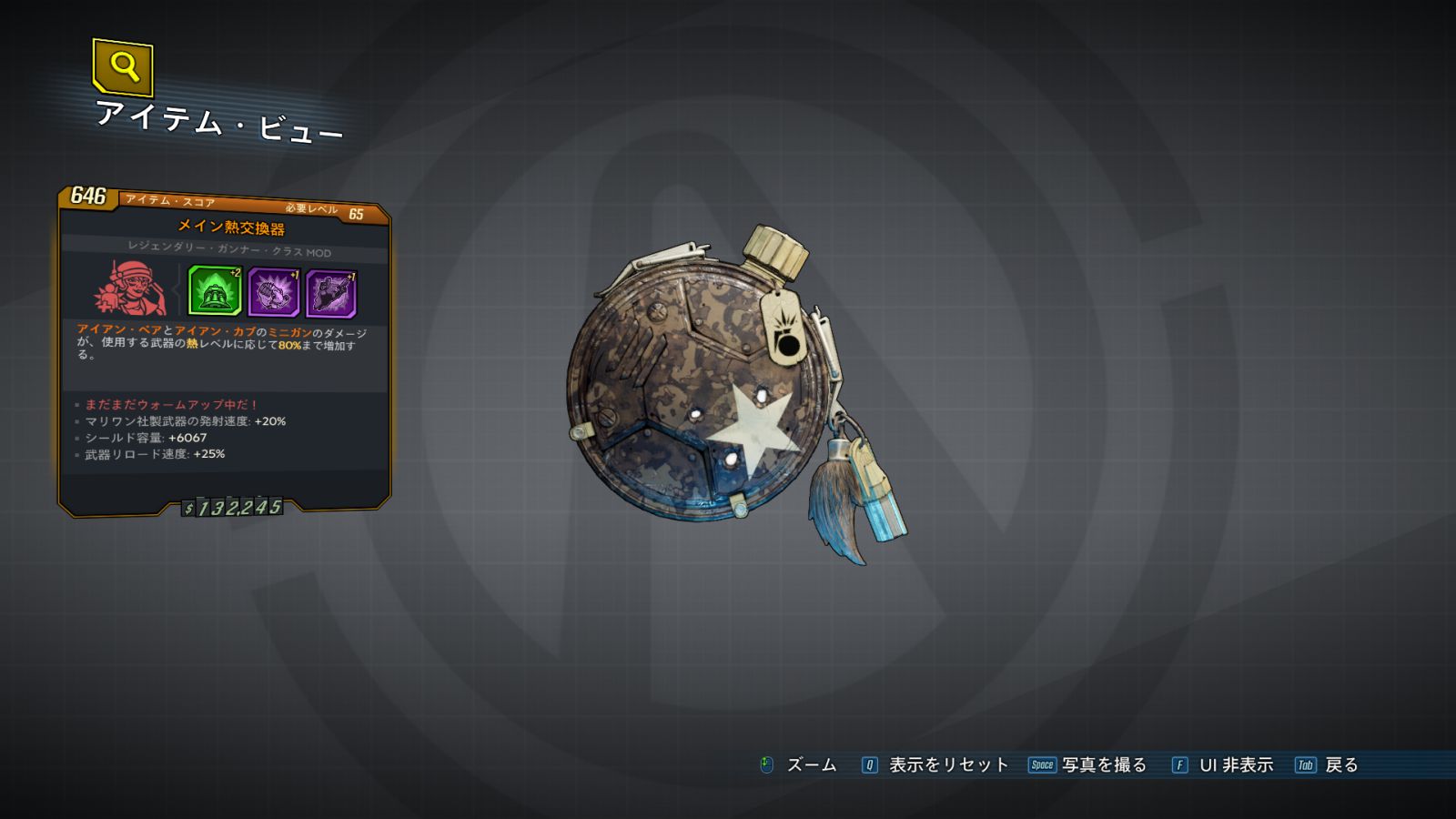Image resolution: width=1456 pixels, height=819 pixels.
Task: Select the green skill icon with +2
Action: [x=215, y=291]
